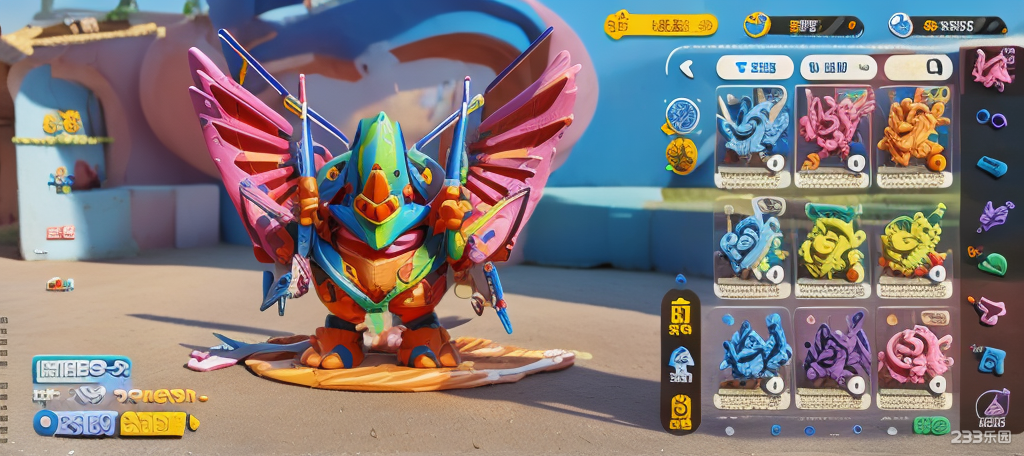Select the purple triangle sidebar icon

coord(992,404)
